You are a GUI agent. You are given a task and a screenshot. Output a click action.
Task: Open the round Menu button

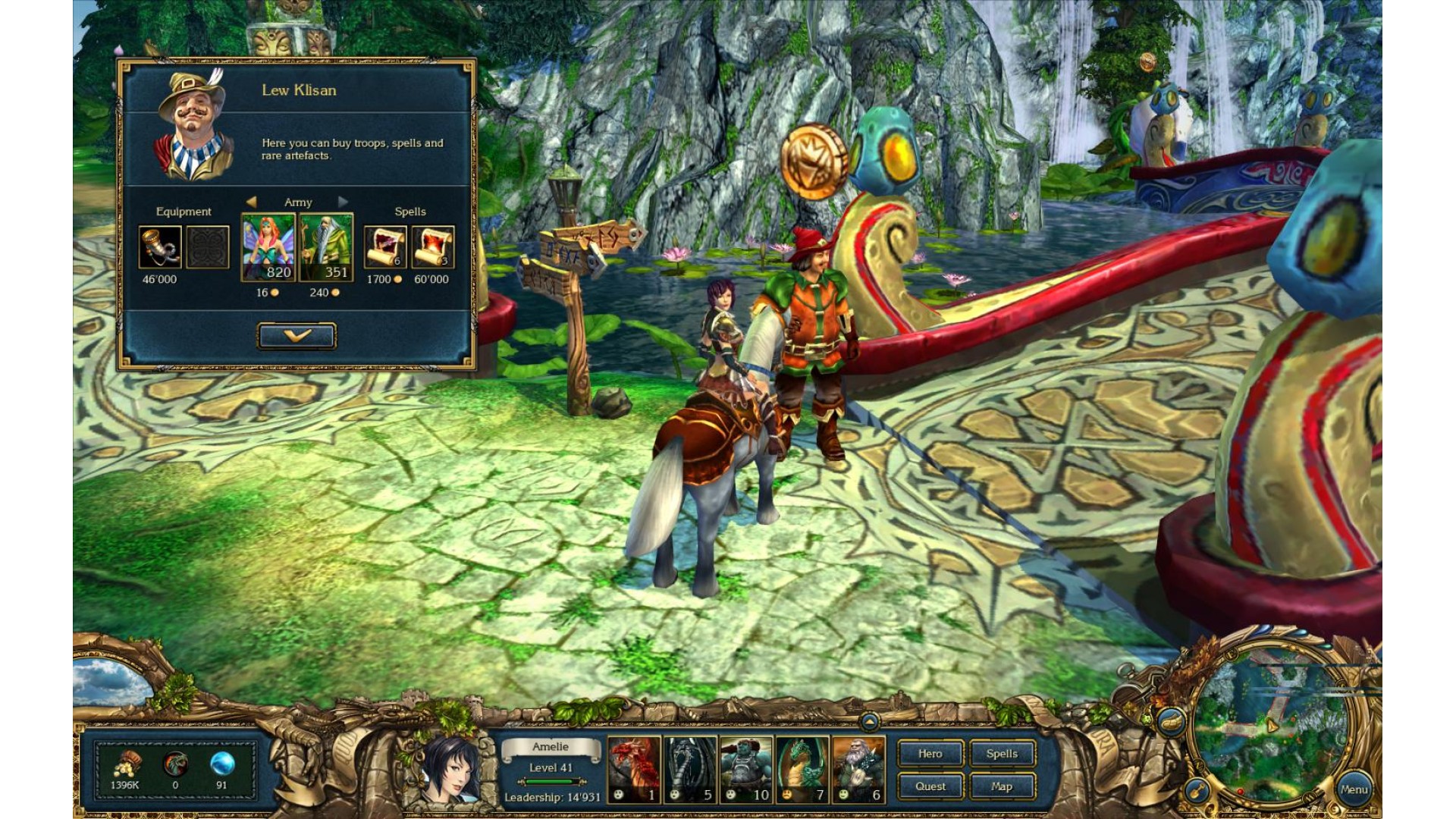[x=1354, y=789]
